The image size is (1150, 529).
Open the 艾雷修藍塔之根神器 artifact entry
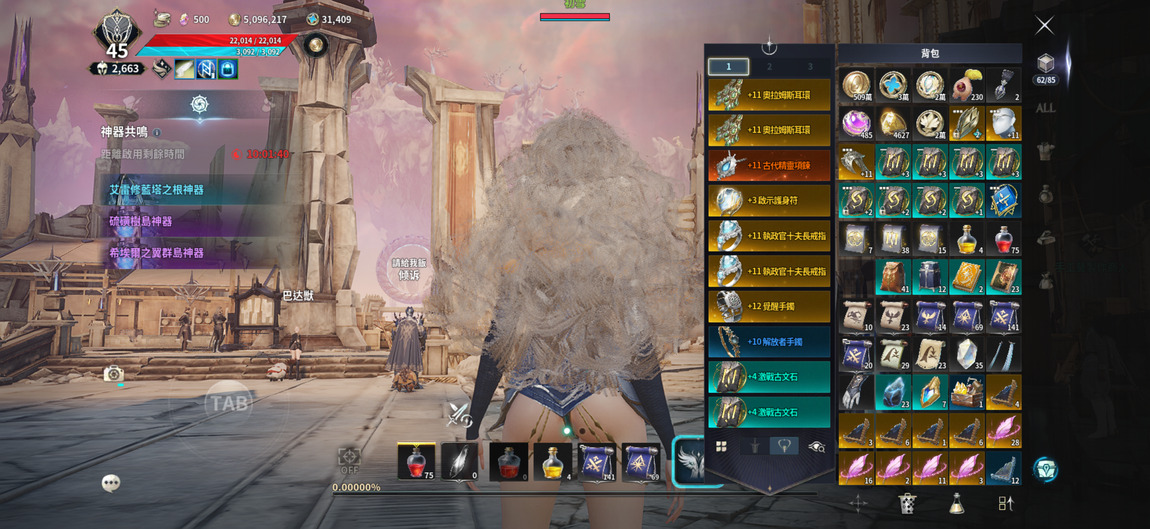point(156,190)
